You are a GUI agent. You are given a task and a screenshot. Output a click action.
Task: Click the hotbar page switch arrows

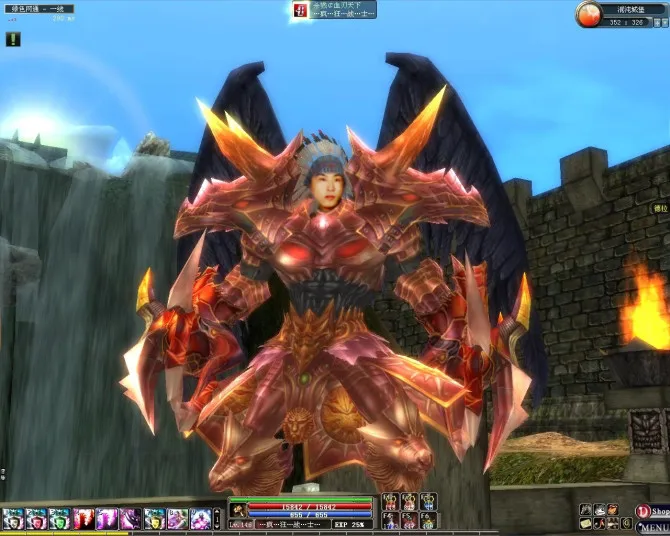click(217, 519)
